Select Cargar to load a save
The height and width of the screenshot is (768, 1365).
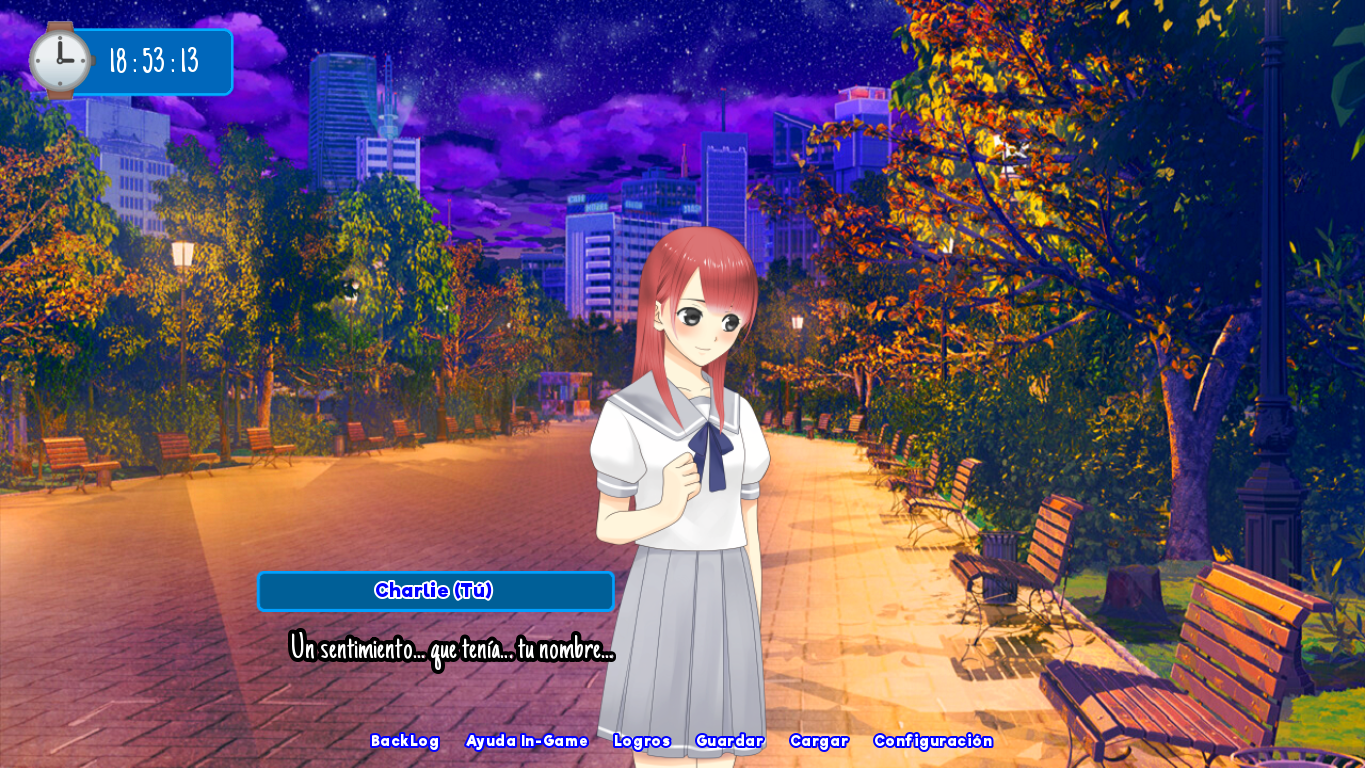pos(819,741)
